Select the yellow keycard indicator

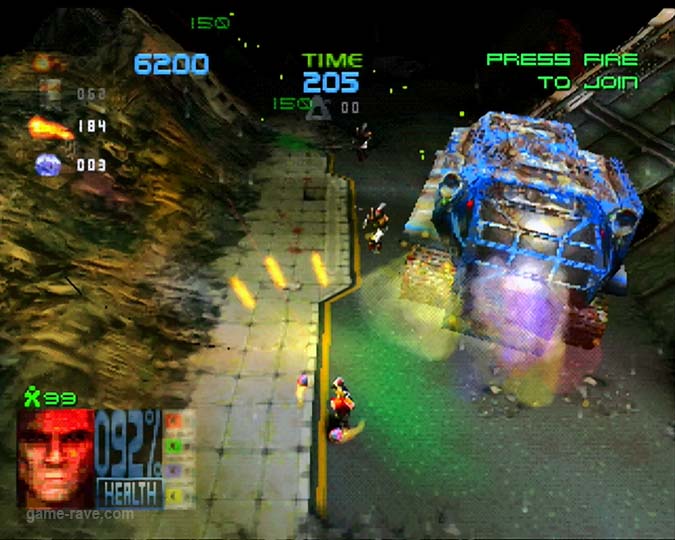tap(174, 492)
